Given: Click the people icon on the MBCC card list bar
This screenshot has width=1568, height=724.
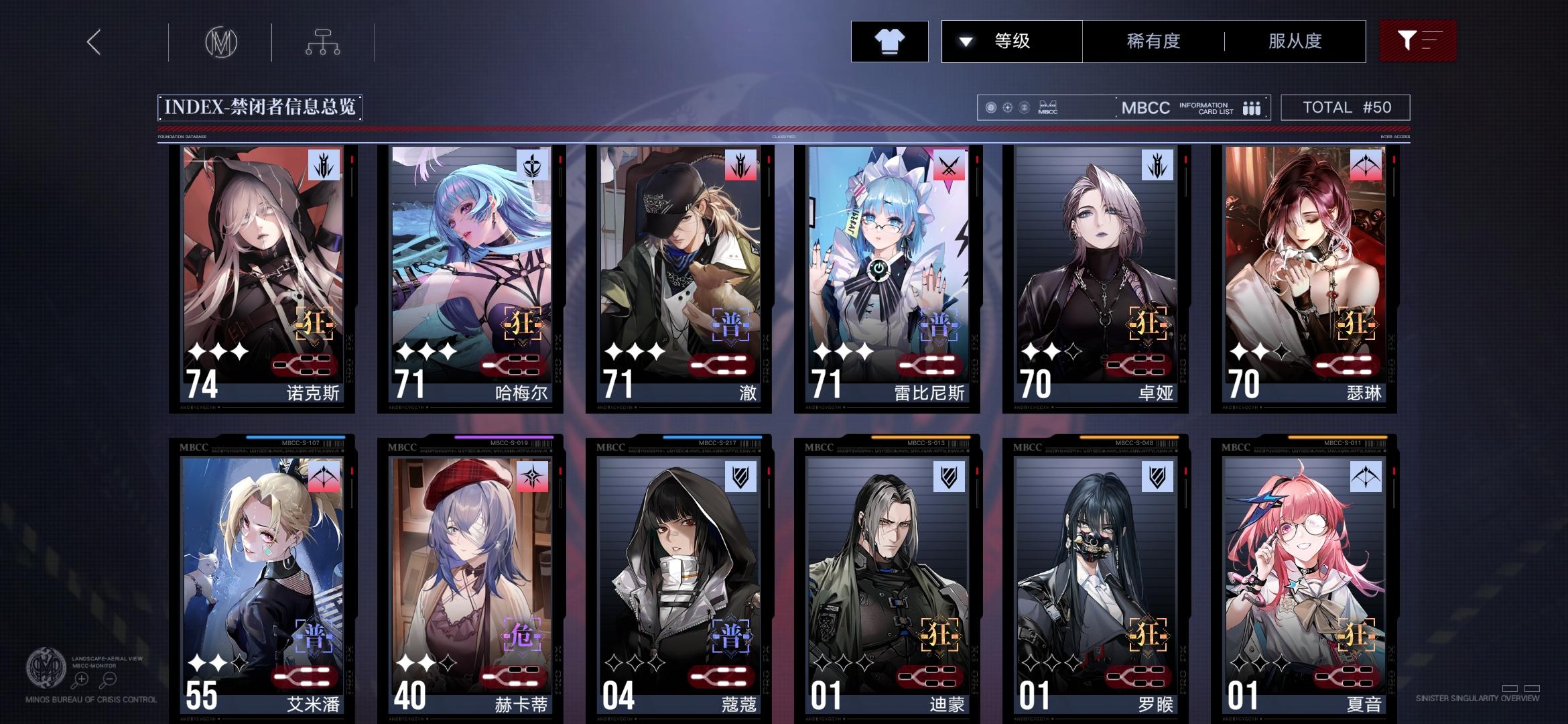Looking at the screenshot, I should point(1252,107).
